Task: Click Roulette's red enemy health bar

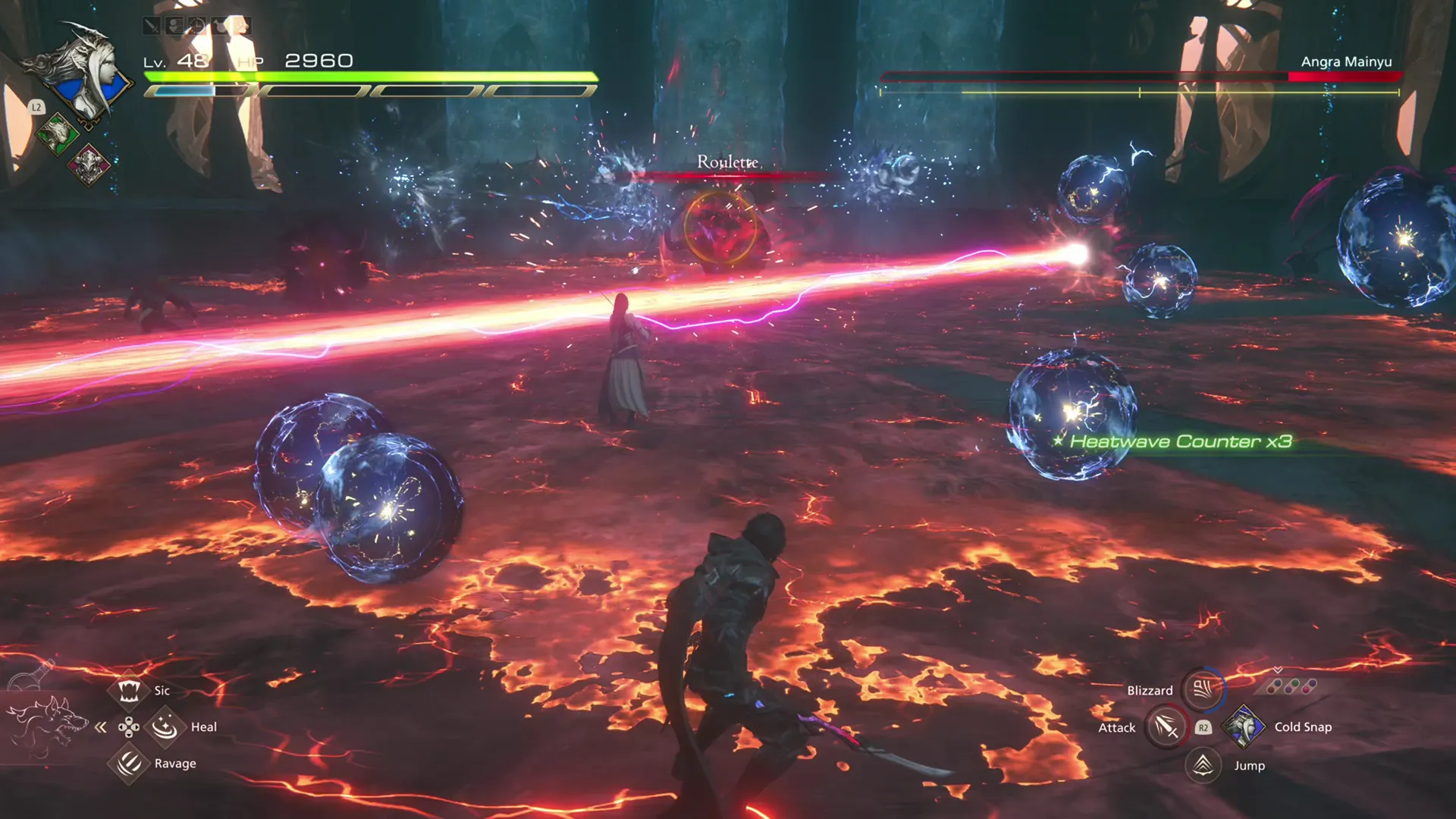Action: [x=724, y=174]
